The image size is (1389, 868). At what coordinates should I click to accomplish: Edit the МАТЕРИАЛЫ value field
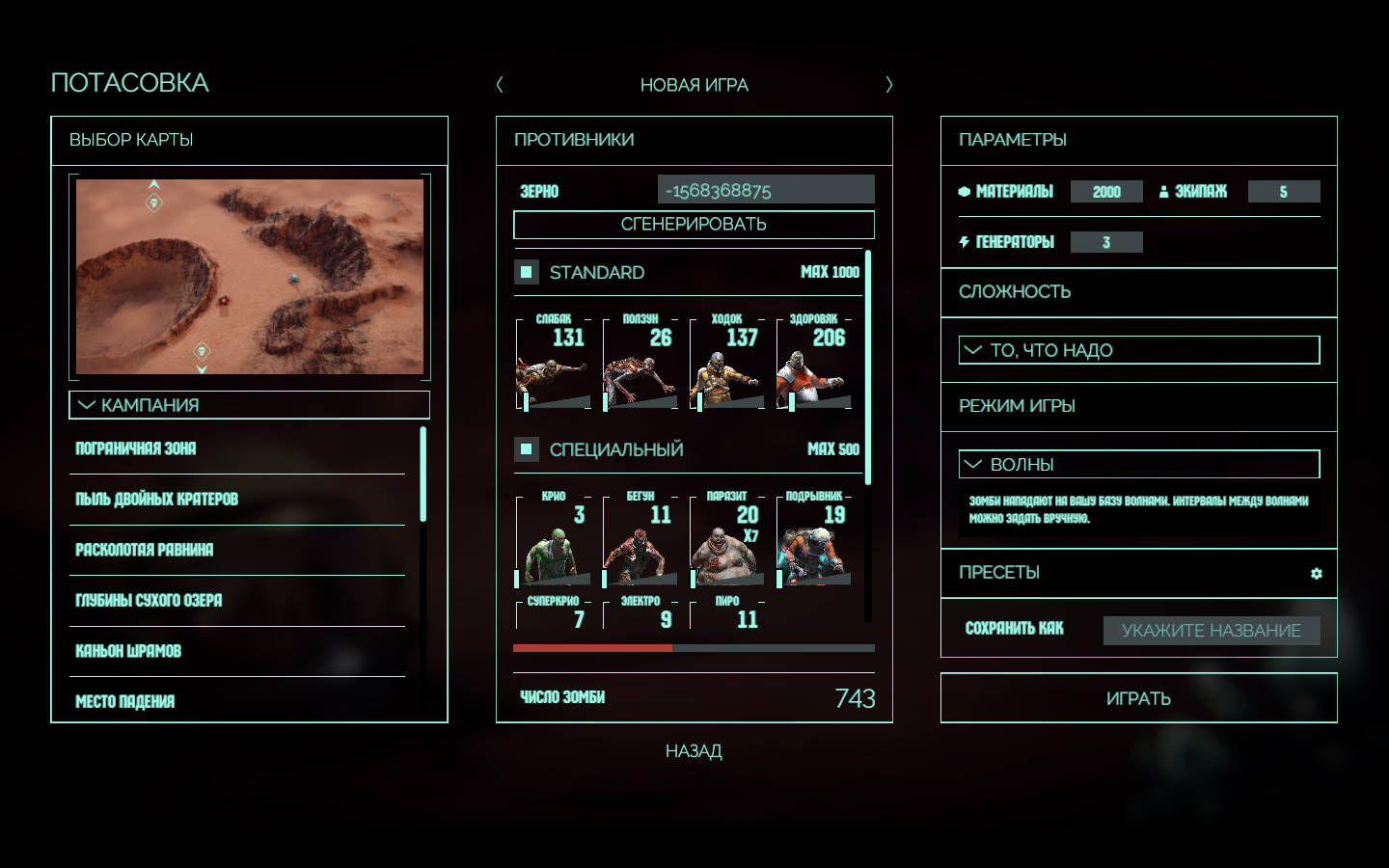coord(1106,192)
